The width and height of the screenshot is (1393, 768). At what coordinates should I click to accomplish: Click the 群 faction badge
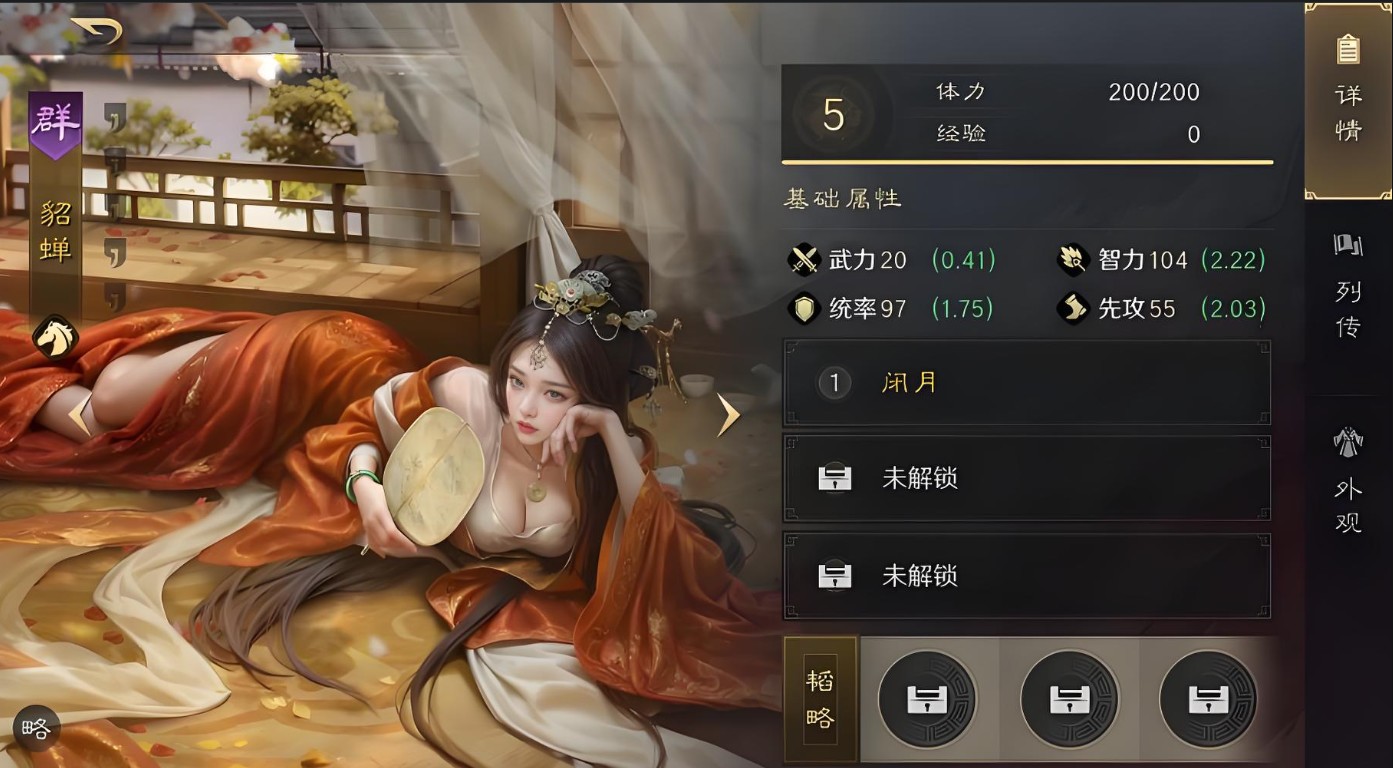click(x=55, y=124)
